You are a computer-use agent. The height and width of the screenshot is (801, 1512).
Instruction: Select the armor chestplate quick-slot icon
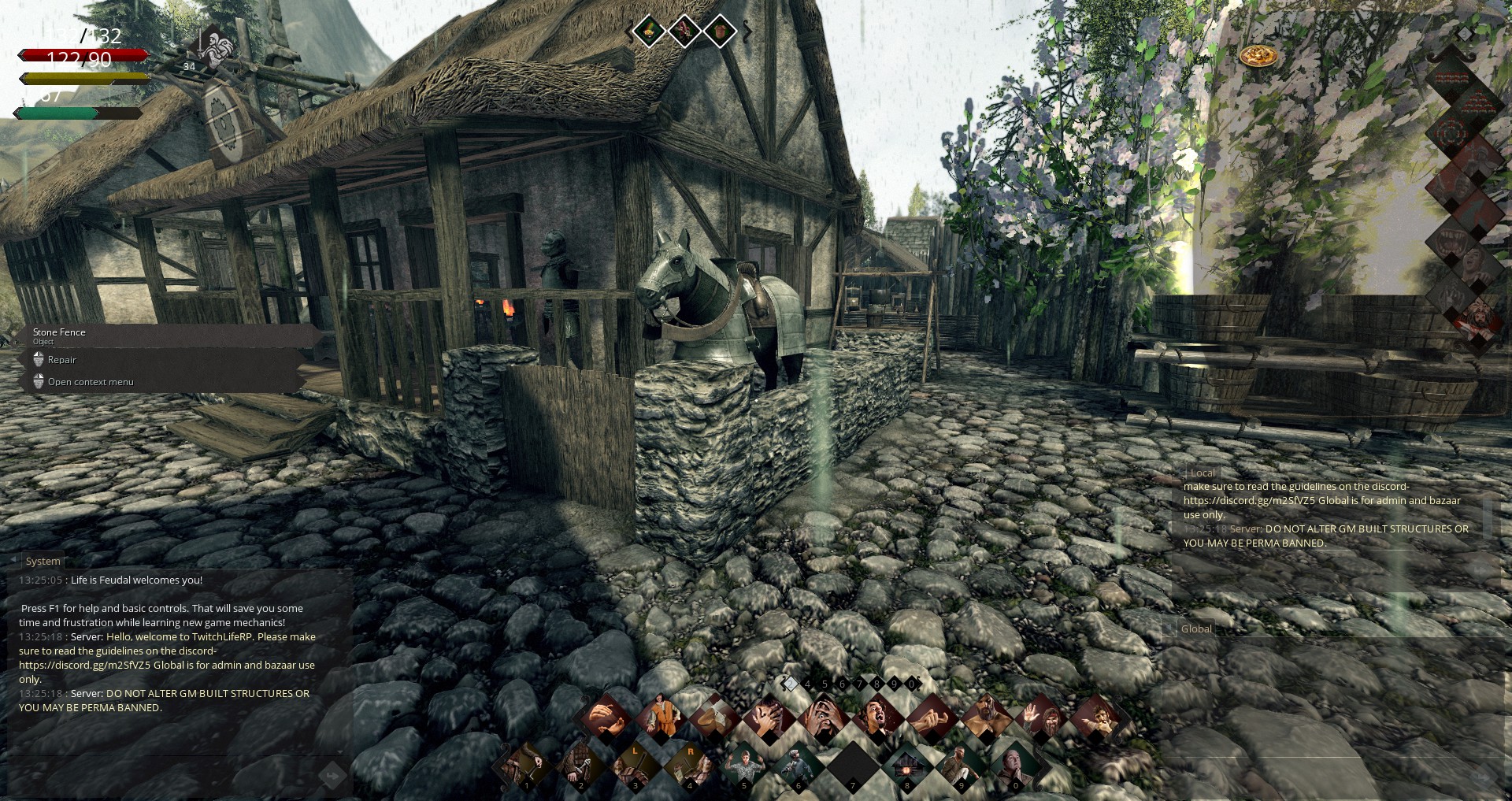(x=721, y=32)
